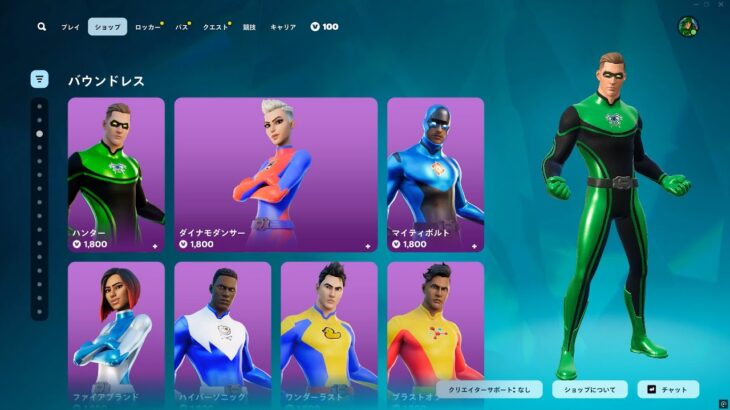Click the クリエイターサポート button
Image resolution: width=730 pixels, height=410 pixels.
pyautogui.click(x=490, y=389)
